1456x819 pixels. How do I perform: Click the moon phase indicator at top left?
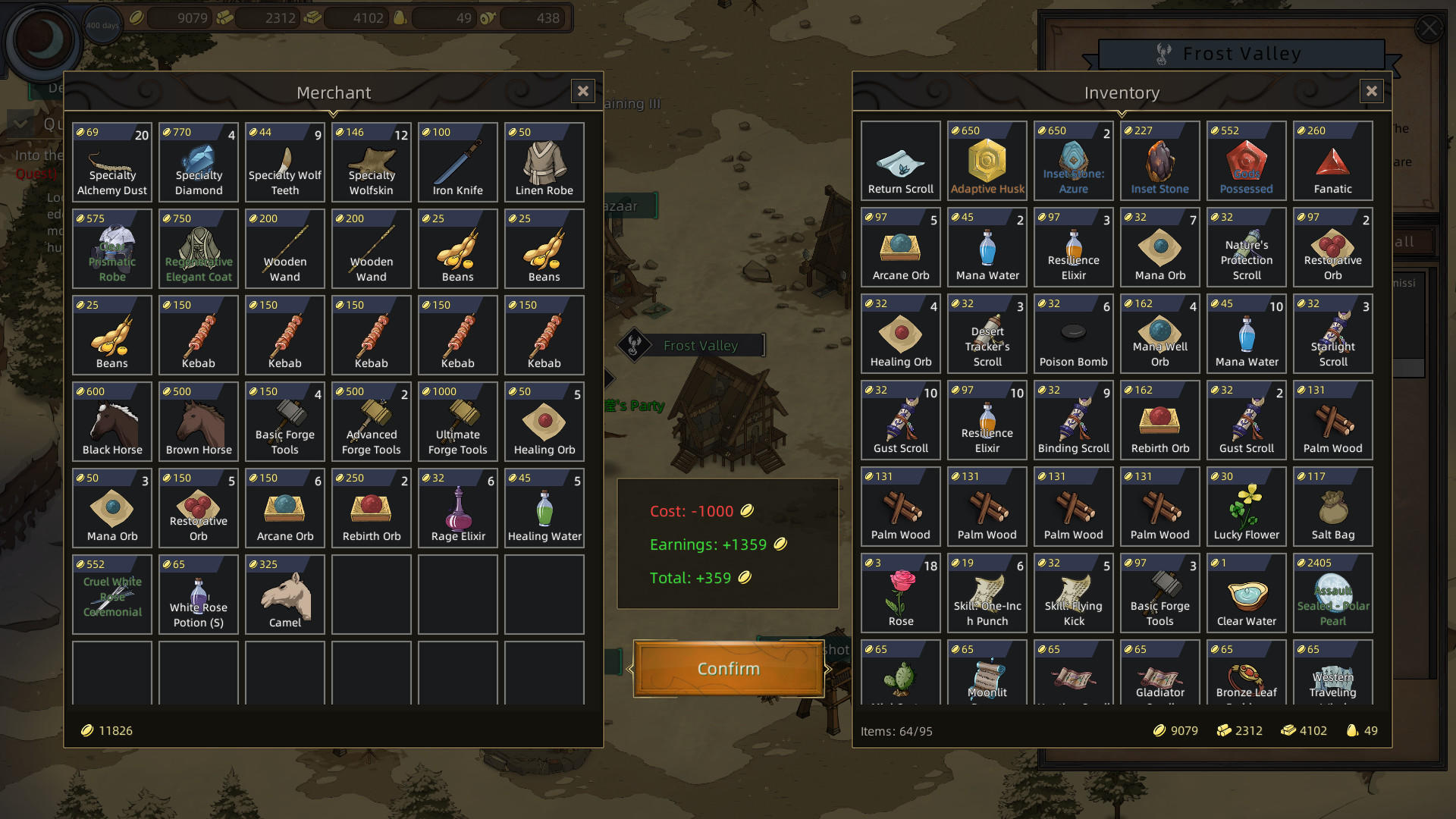pyautogui.click(x=43, y=42)
